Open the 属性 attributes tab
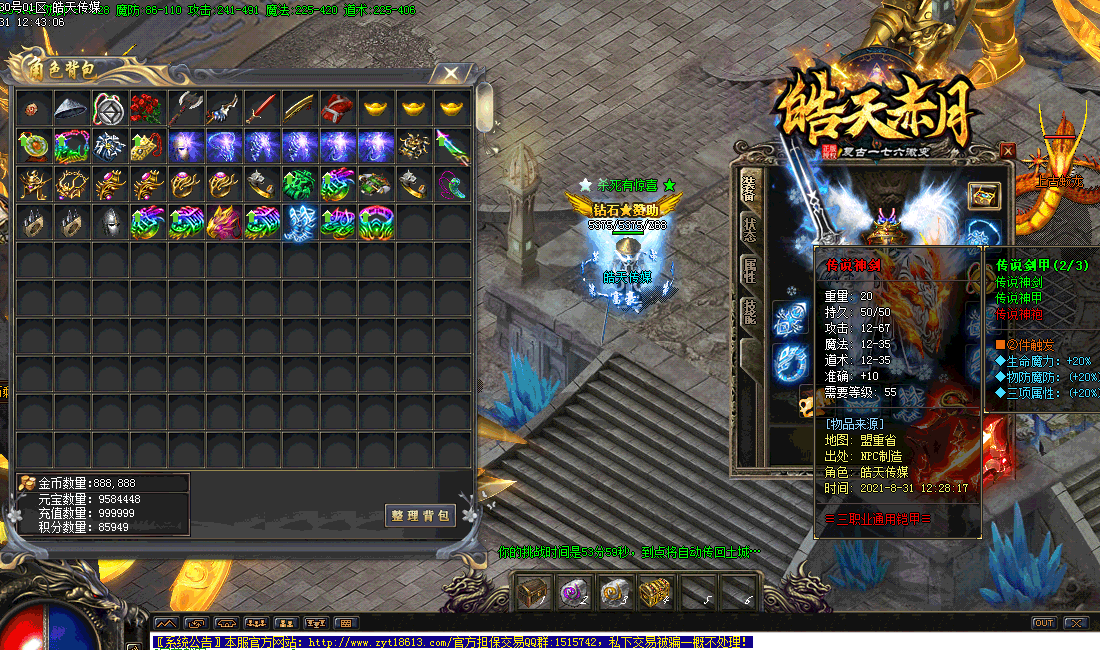Image resolution: width=1100 pixels, height=650 pixels. pos(749,270)
